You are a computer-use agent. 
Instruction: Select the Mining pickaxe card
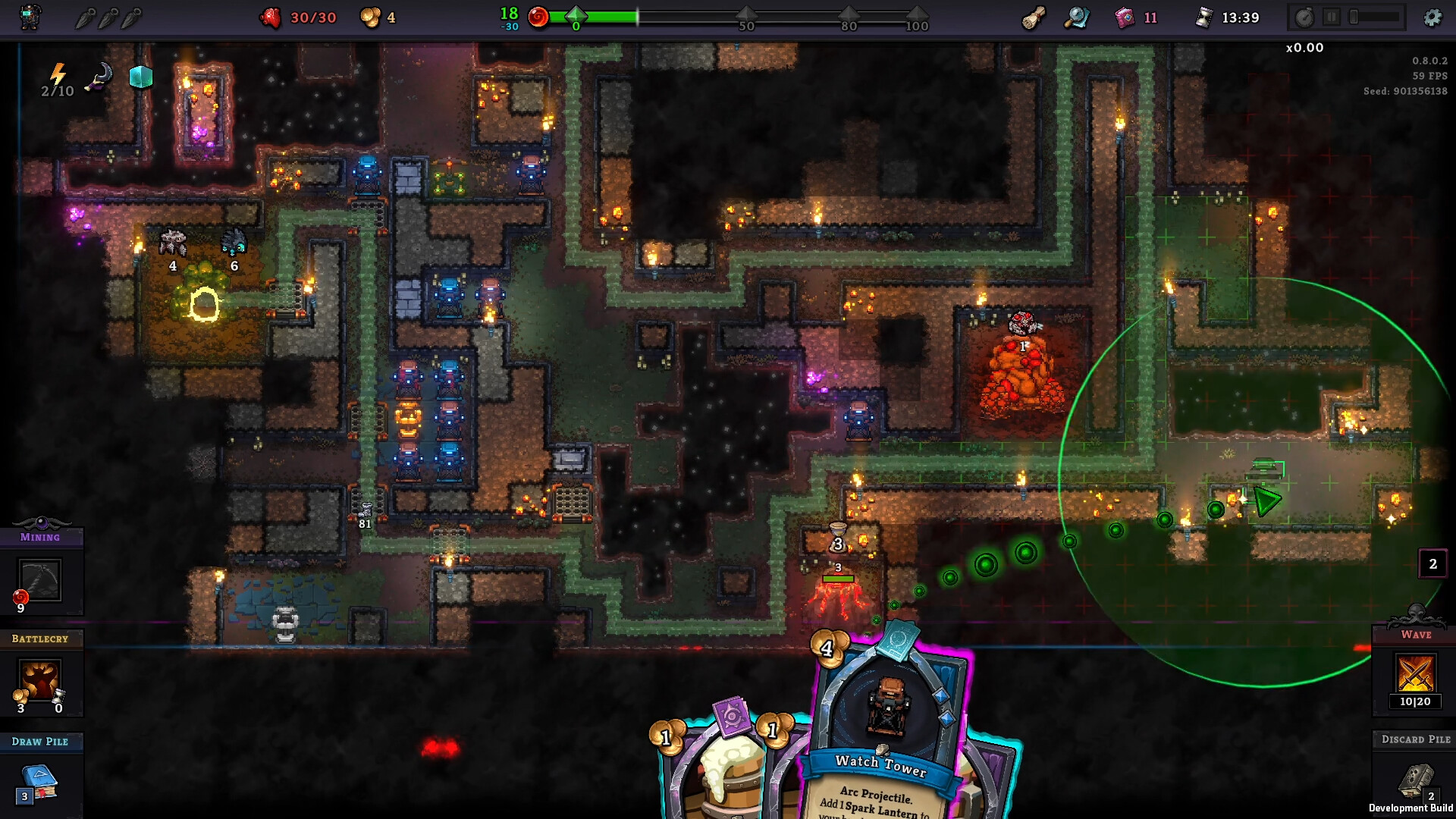click(42, 580)
